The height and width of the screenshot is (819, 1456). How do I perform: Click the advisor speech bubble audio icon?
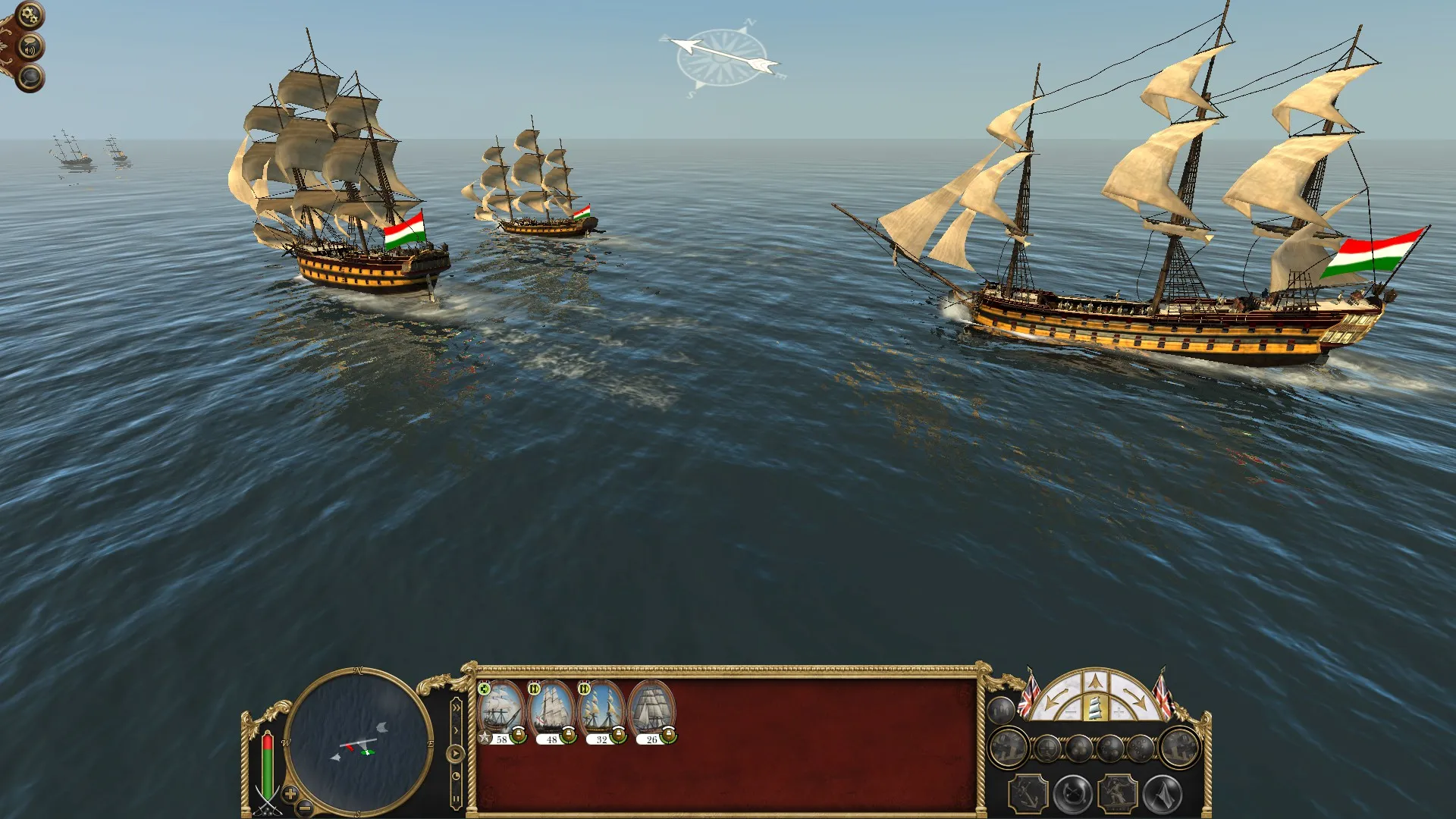pyautogui.click(x=31, y=45)
